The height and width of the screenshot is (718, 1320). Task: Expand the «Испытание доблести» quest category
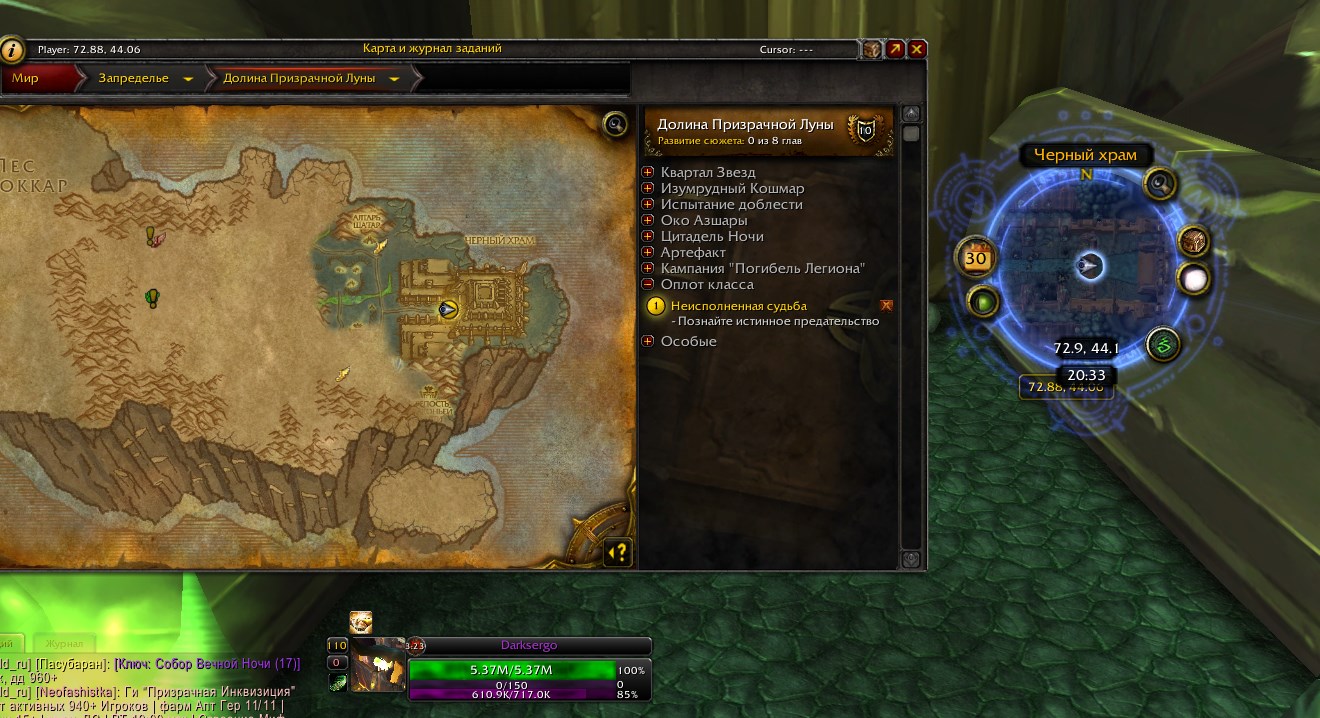pyautogui.click(x=648, y=205)
